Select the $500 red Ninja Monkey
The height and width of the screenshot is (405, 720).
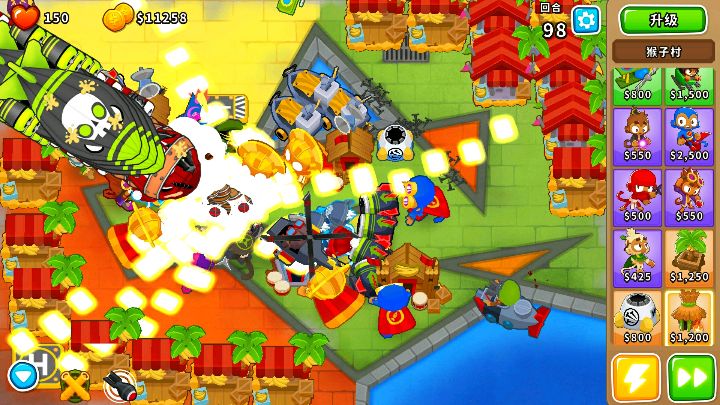pyautogui.click(x=637, y=195)
